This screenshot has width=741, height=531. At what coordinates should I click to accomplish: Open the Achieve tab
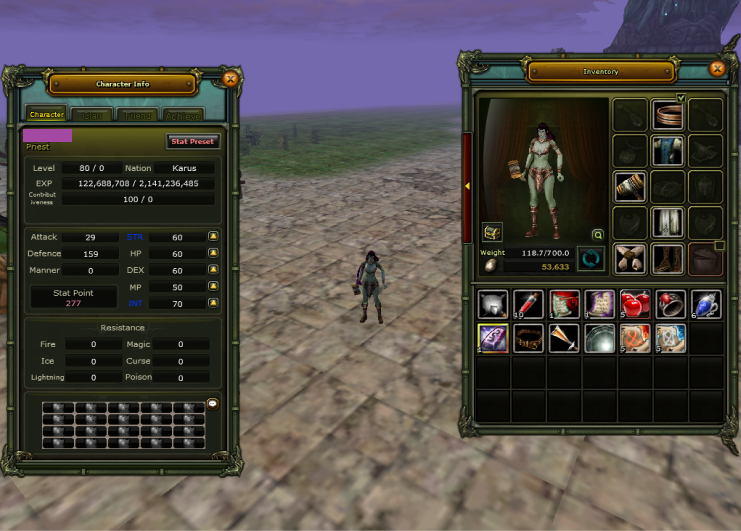point(183,116)
